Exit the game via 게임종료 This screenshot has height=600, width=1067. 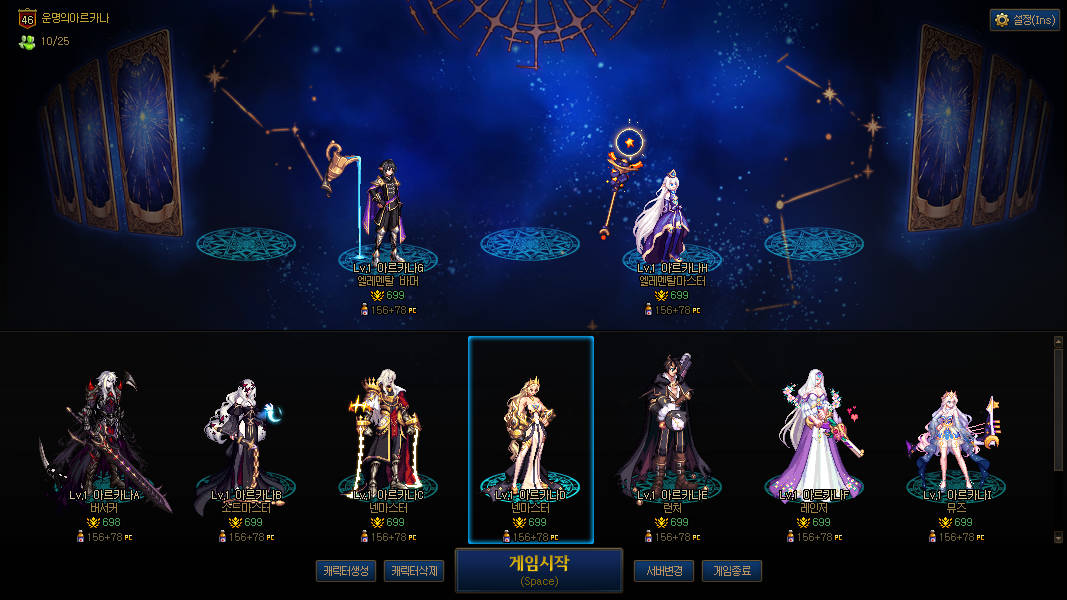[x=731, y=571]
